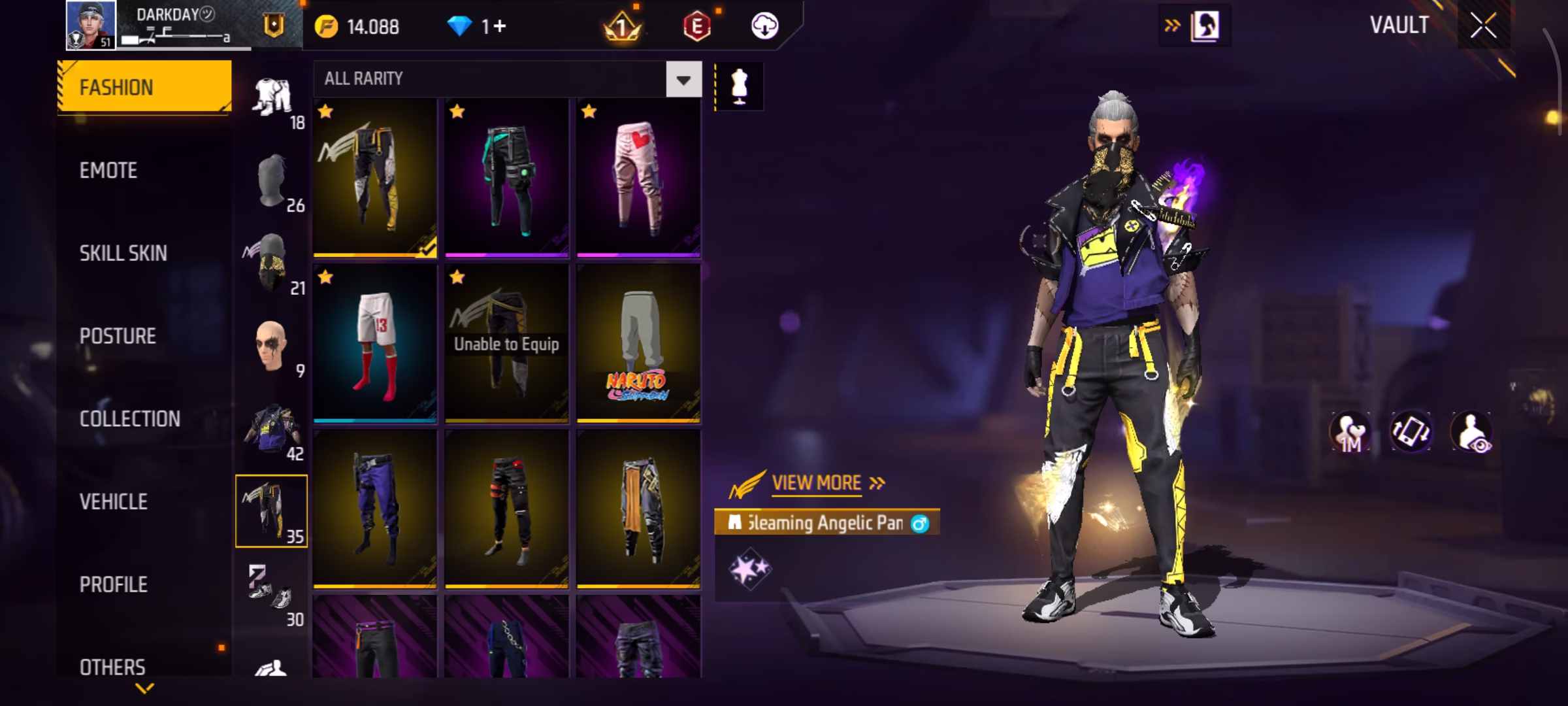Image resolution: width=1568 pixels, height=706 pixels.
Task: Select the purple pants item
Action: (375, 509)
